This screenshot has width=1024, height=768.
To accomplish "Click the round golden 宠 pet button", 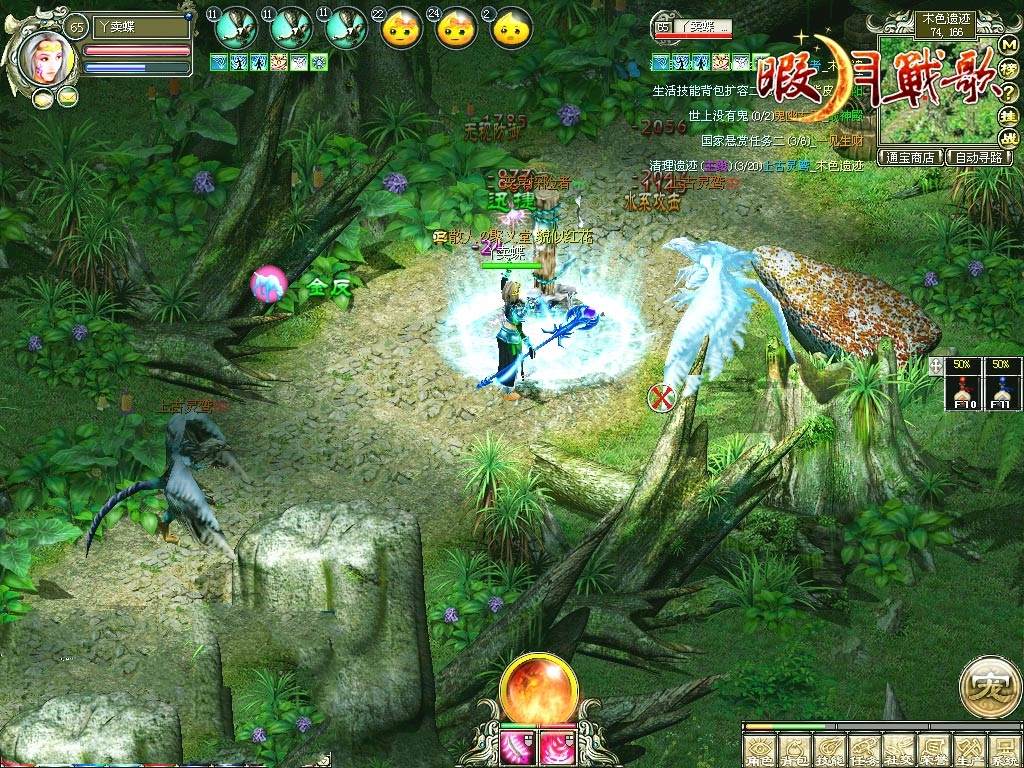I will tap(990, 687).
